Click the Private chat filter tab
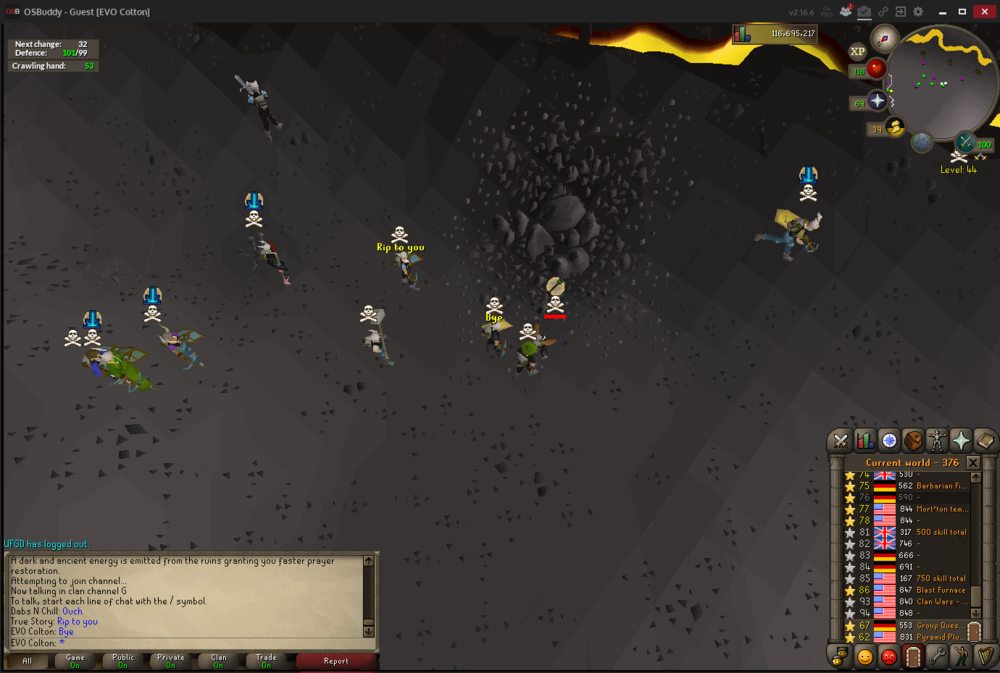This screenshot has height=673, width=1000. click(170, 660)
